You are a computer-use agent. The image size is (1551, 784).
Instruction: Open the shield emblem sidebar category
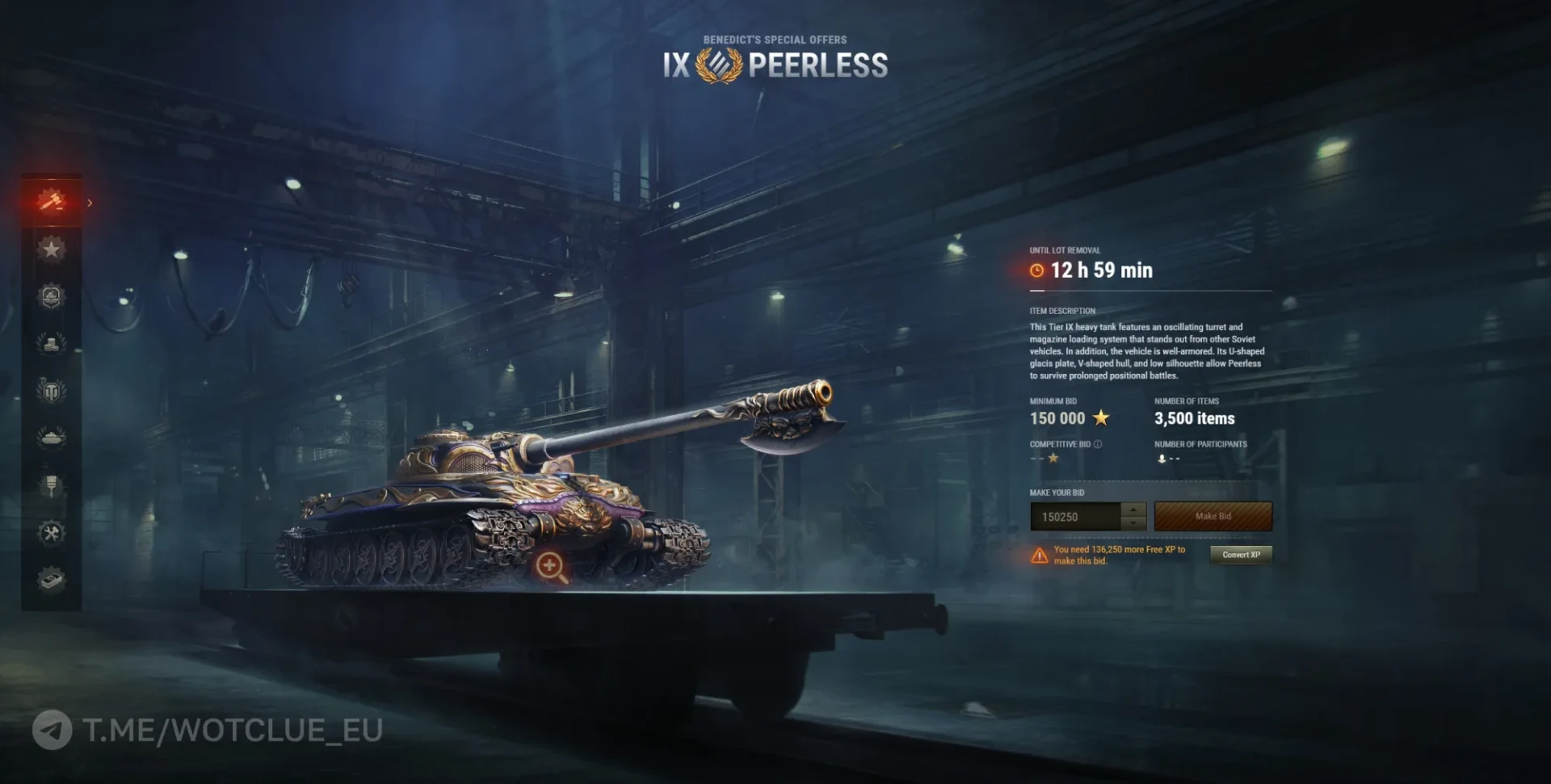pos(51,296)
